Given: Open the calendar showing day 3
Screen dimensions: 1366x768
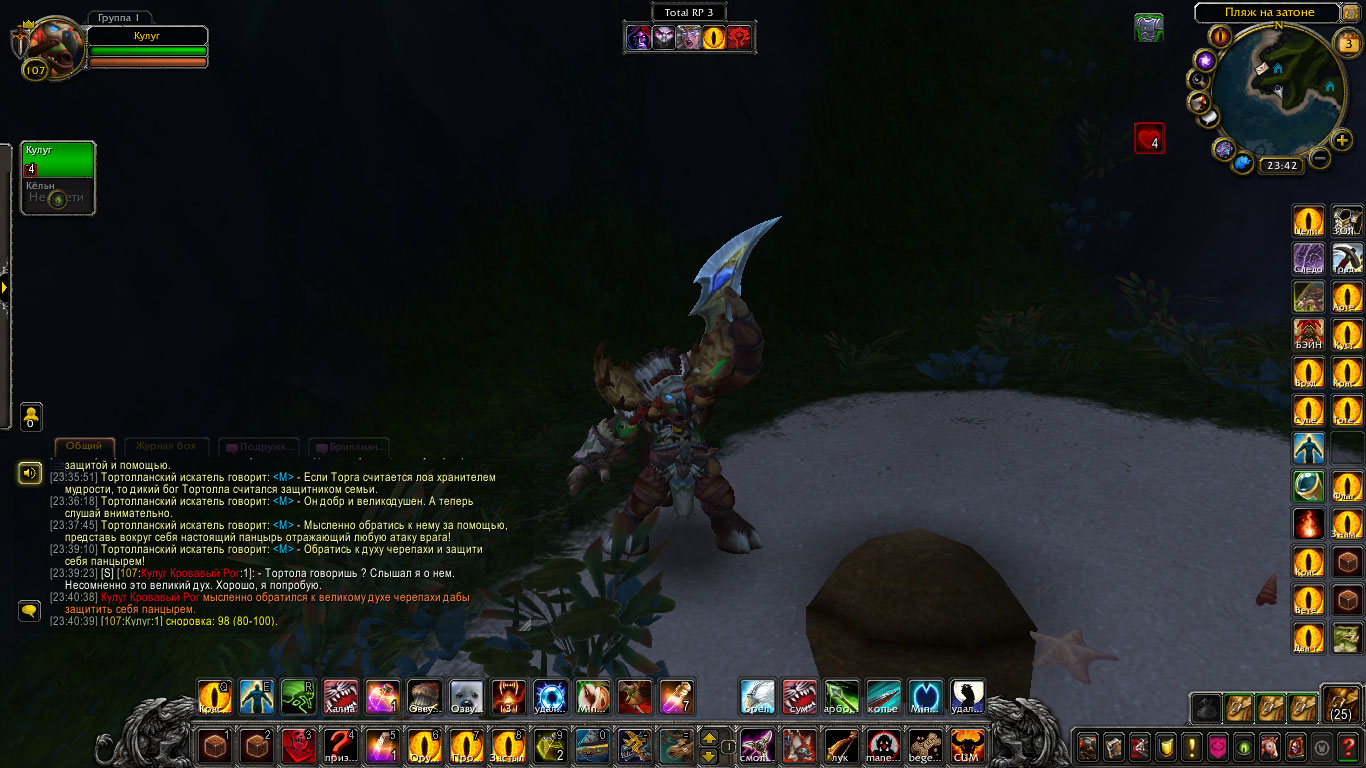Looking at the screenshot, I should pyautogui.click(x=1347, y=42).
